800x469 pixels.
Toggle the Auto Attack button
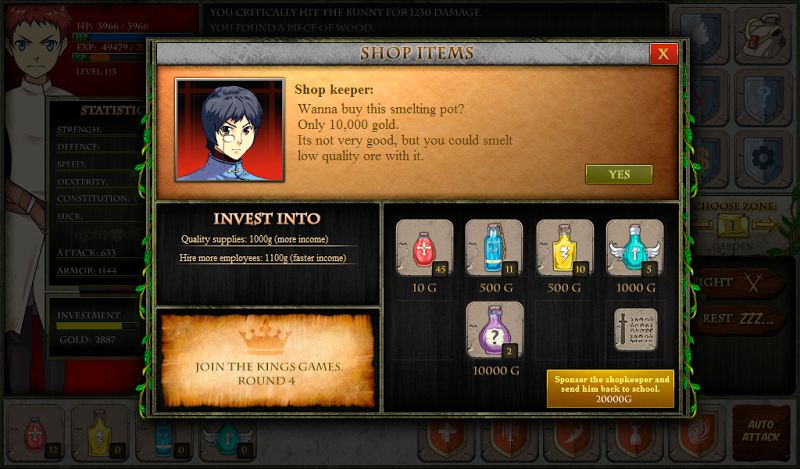(759, 430)
